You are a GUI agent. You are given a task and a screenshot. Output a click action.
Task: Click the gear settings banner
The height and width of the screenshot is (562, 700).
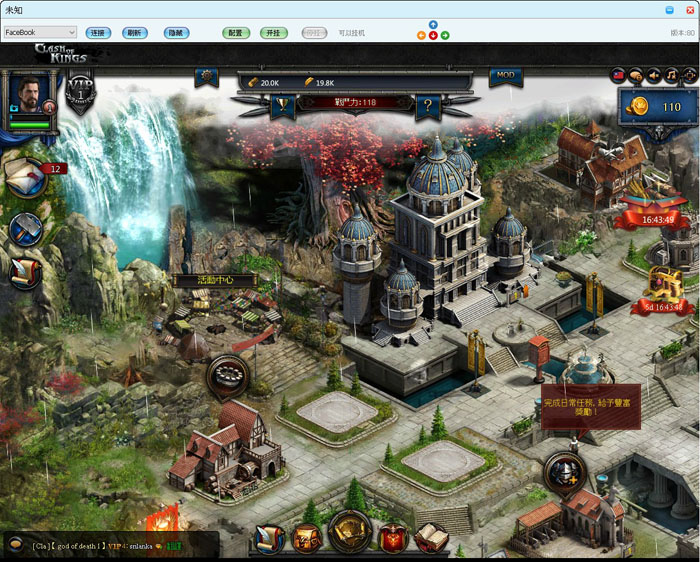tap(207, 76)
